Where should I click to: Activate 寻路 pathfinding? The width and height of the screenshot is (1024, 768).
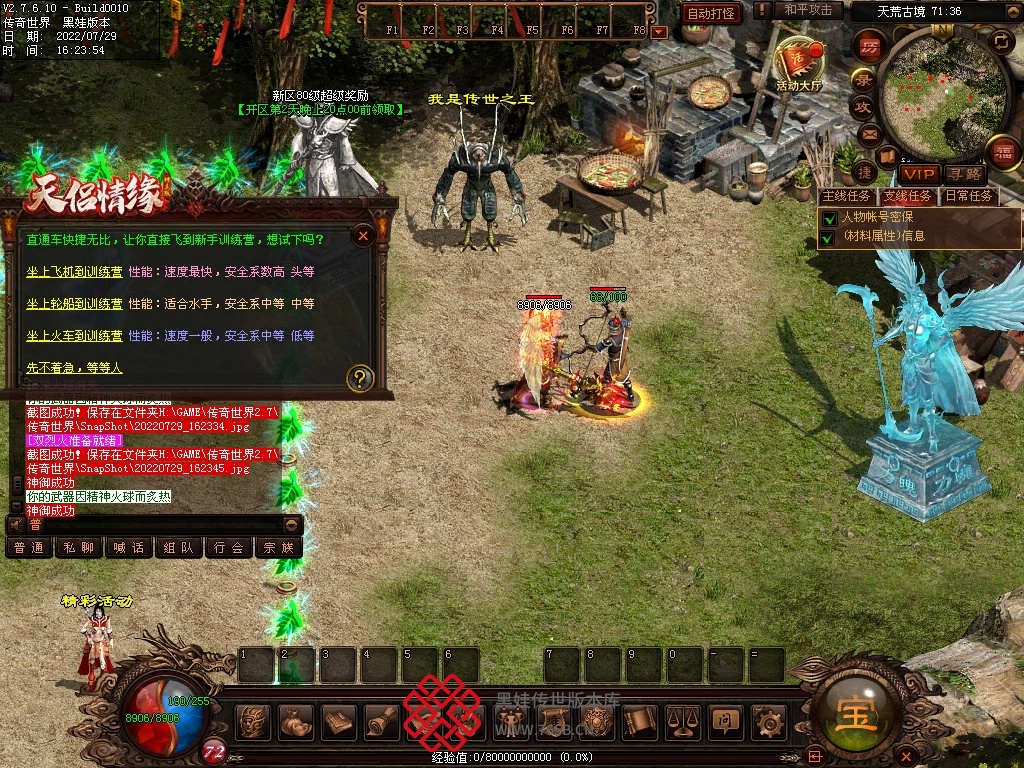tap(964, 174)
